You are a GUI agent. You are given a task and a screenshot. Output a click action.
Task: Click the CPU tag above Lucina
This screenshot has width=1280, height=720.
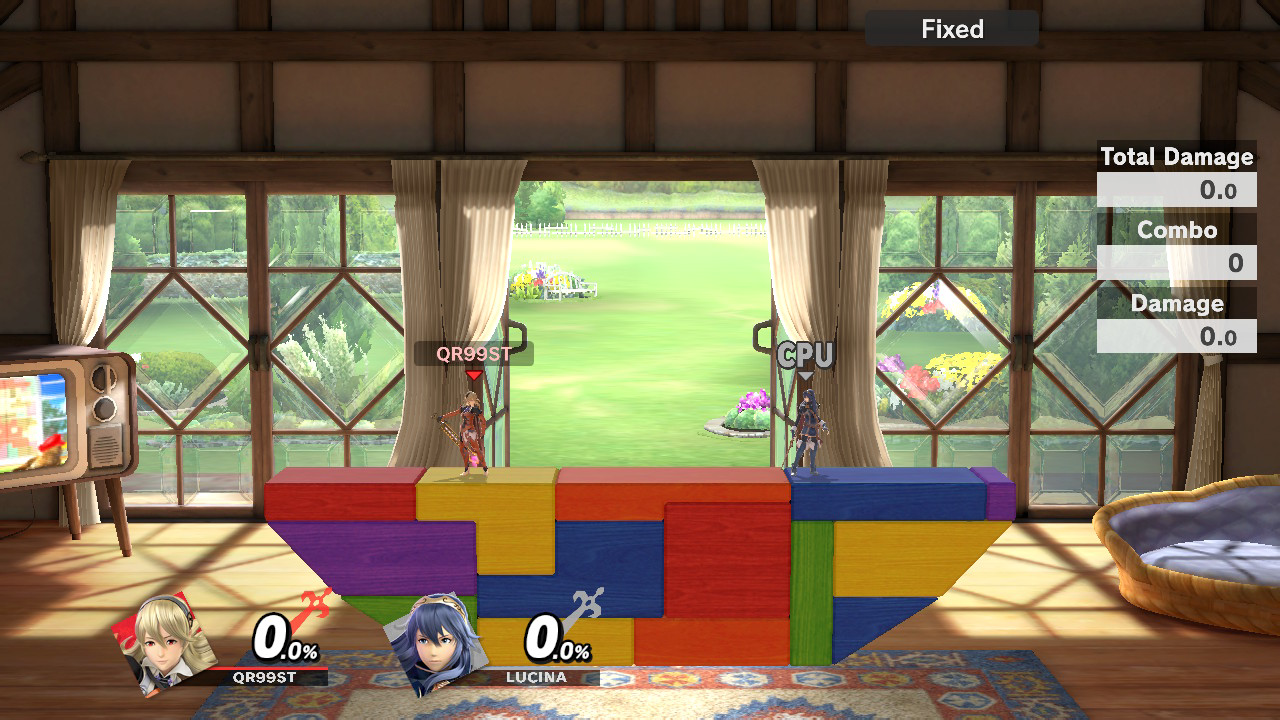click(x=805, y=355)
